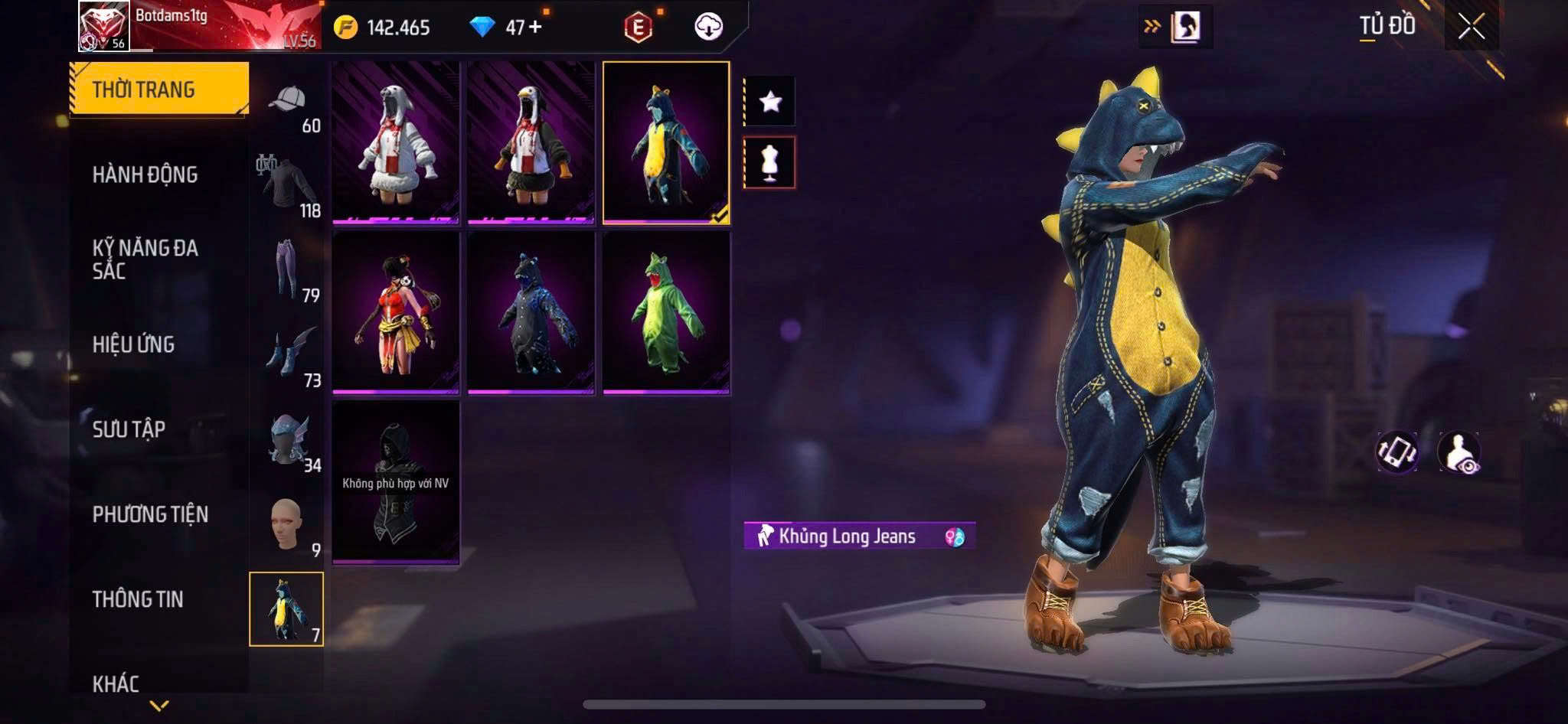The image size is (1568, 724).
Task: Open the Hiệu Ứng section
Action: coord(134,344)
